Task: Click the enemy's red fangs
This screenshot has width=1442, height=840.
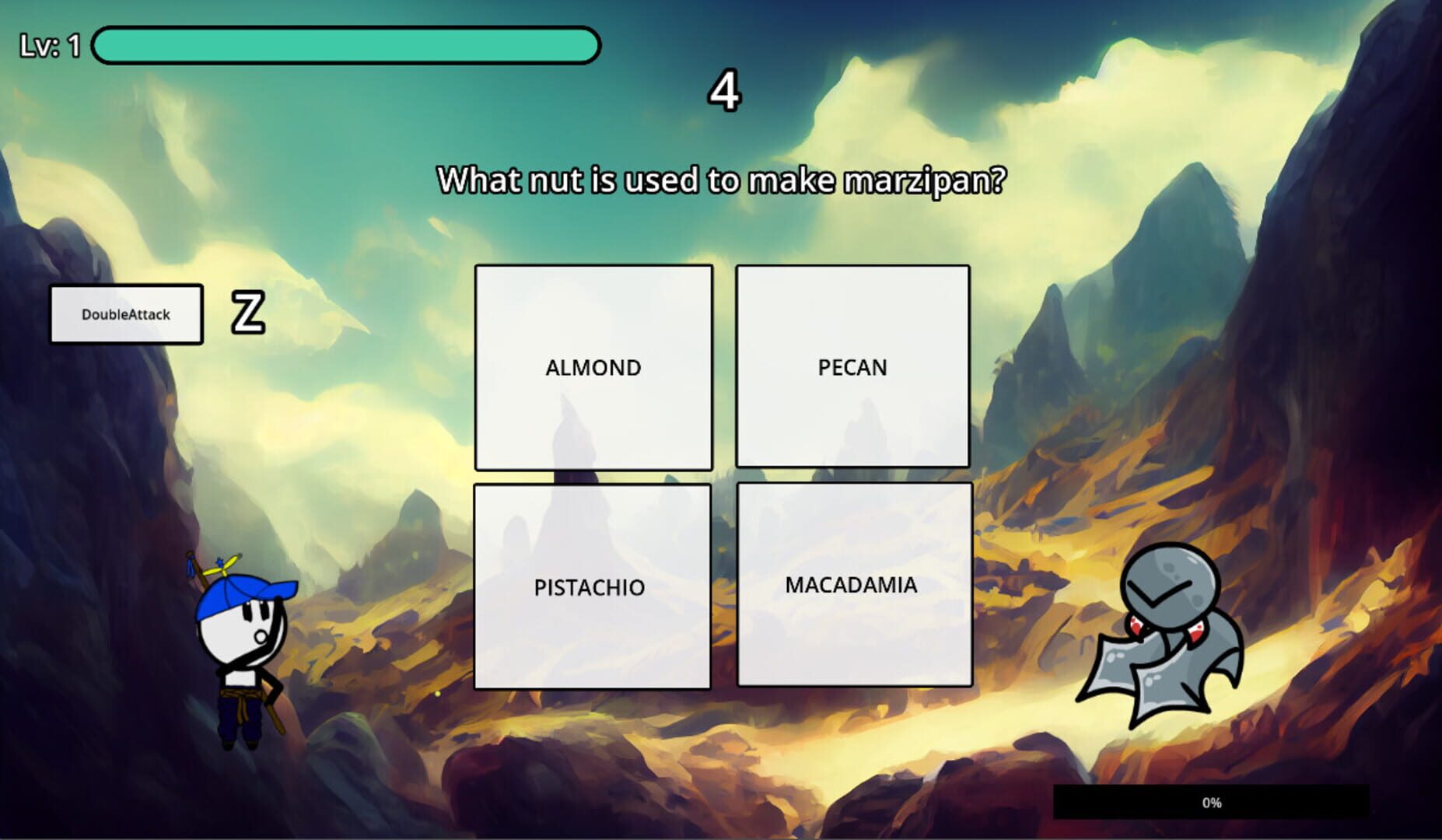Action: click(x=1137, y=626)
